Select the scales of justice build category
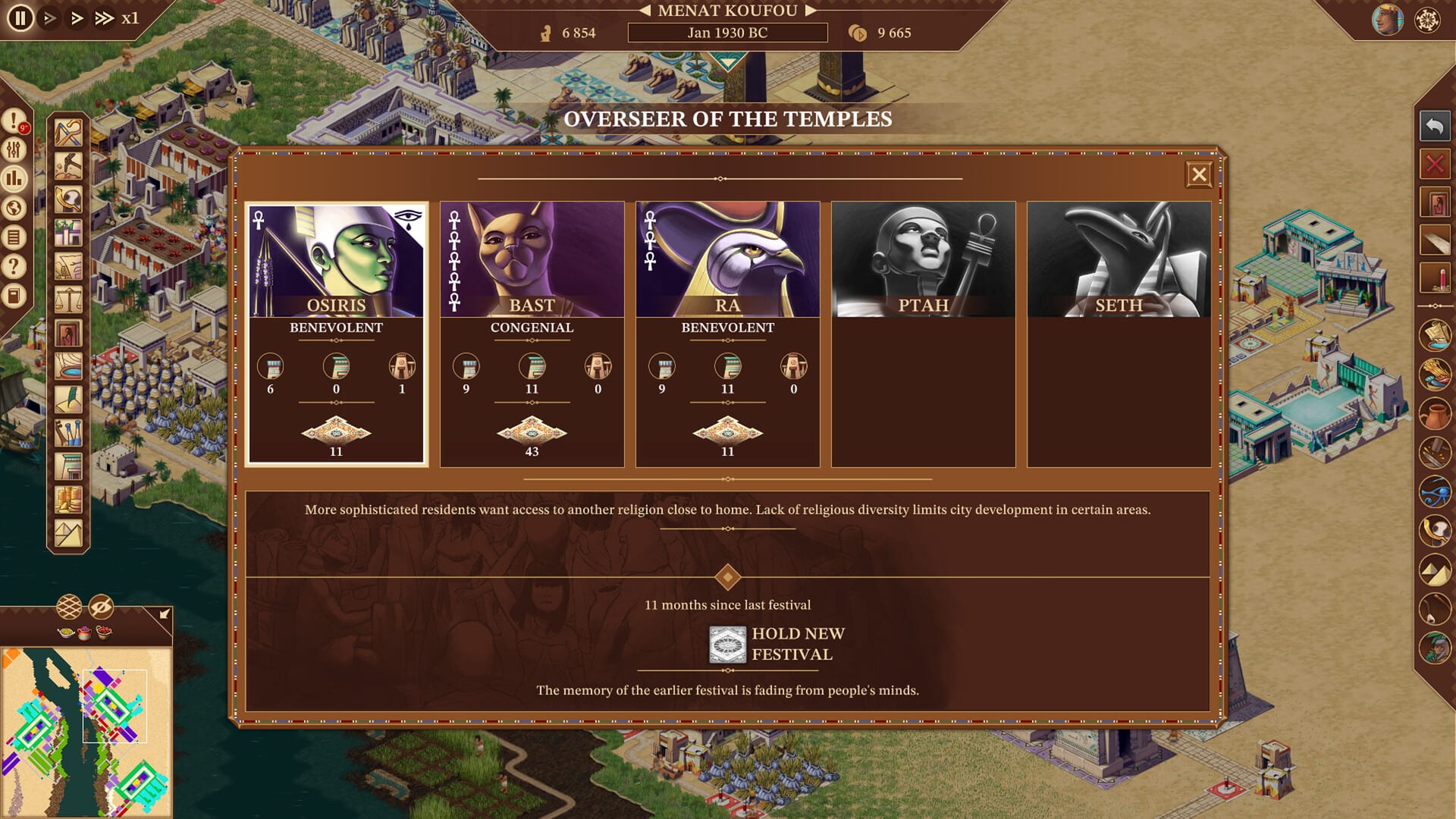This screenshot has height=819, width=1456. tap(67, 298)
